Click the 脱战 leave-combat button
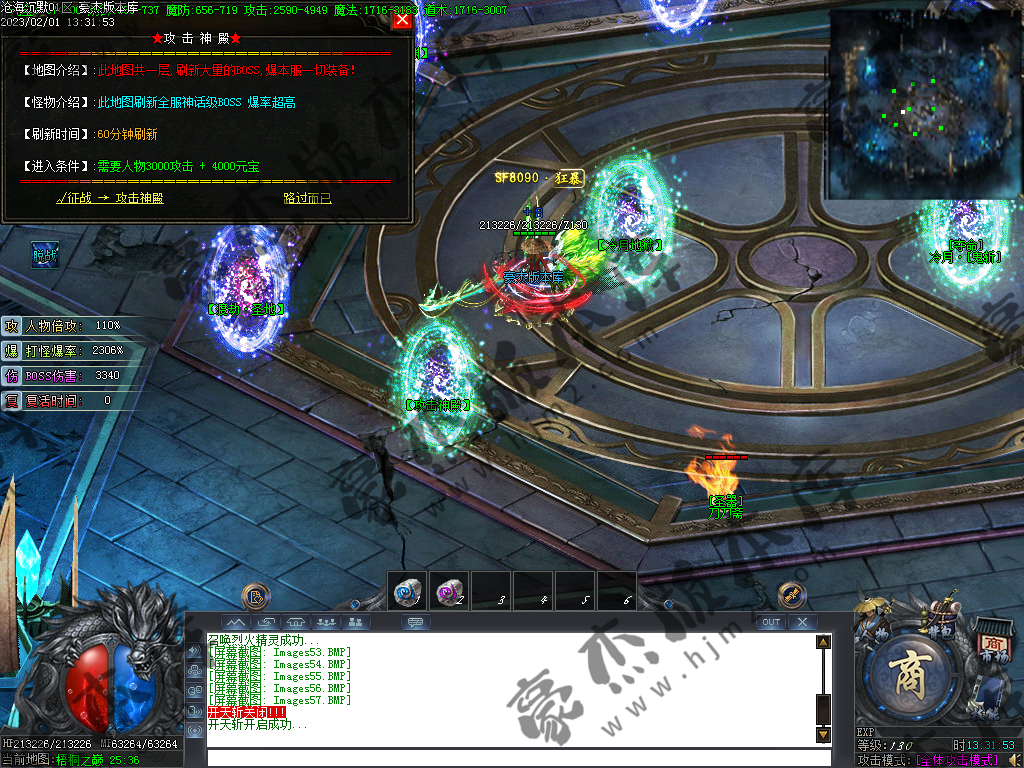 point(45,255)
